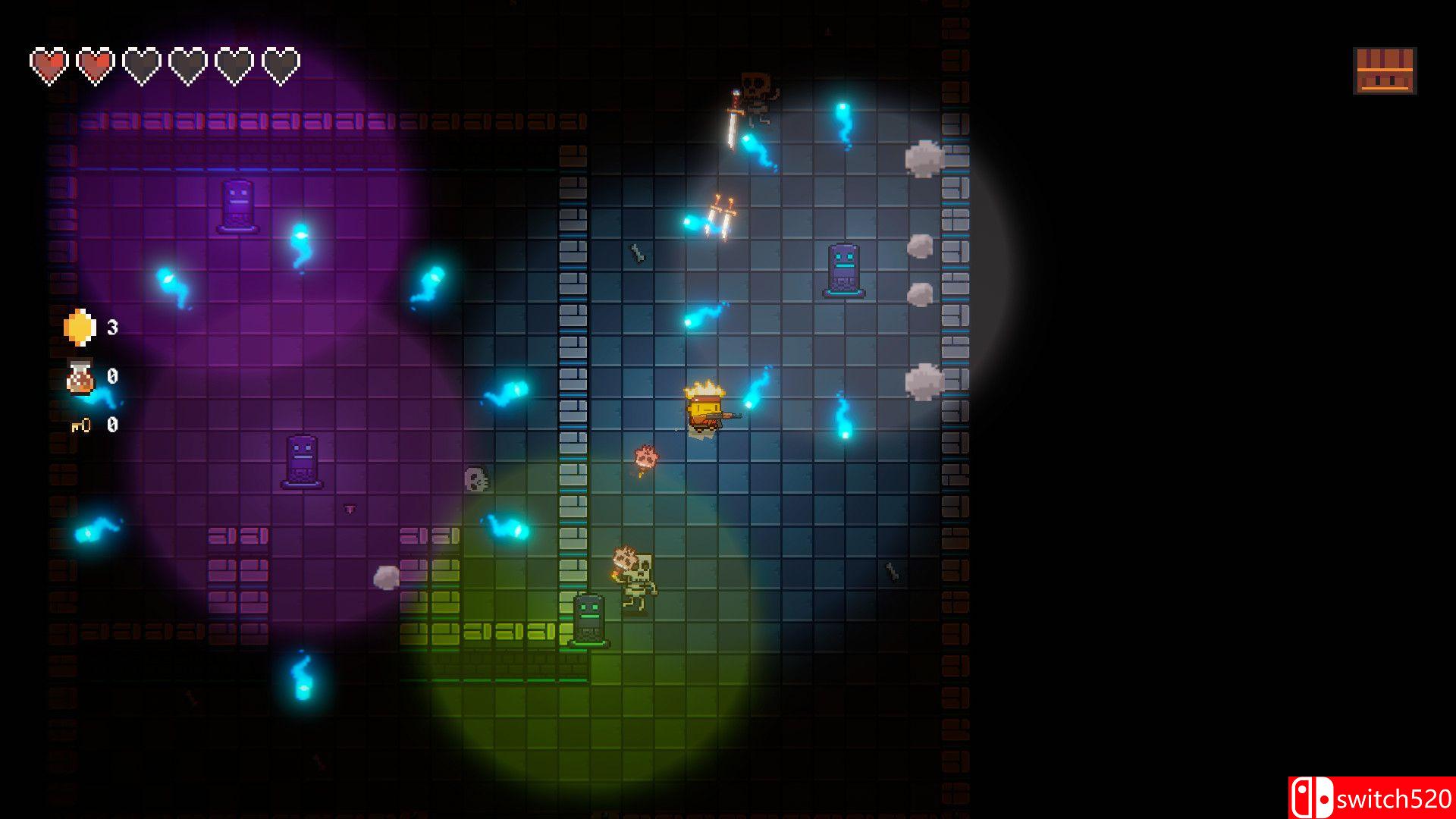Click the potion flask icon
This screenshot has width=1456, height=819.
pyautogui.click(x=80, y=377)
